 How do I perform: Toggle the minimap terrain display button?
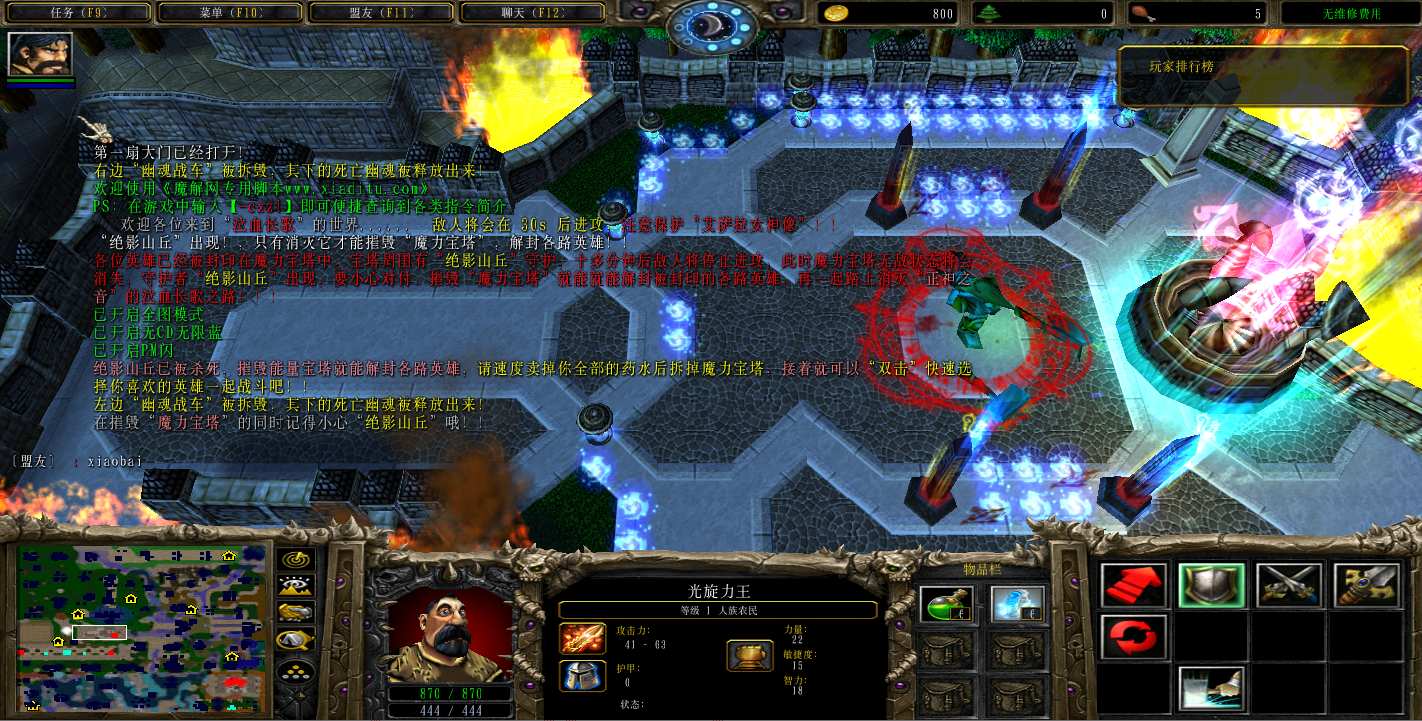point(295,587)
